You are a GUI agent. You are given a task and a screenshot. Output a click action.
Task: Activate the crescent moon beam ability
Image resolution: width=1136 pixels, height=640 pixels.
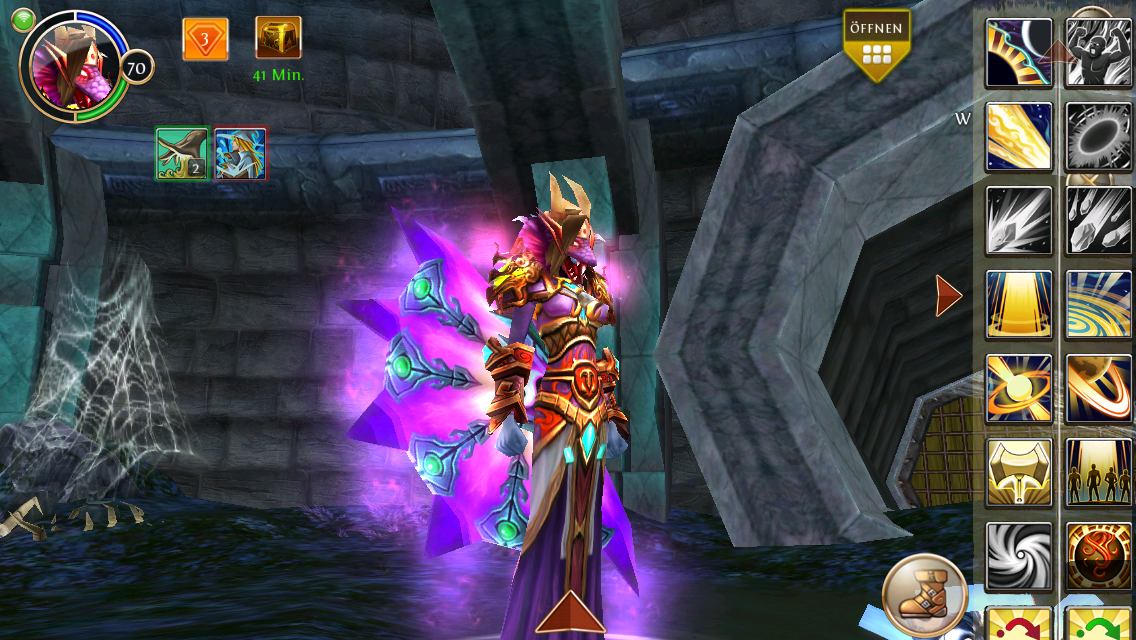tap(1019, 53)
